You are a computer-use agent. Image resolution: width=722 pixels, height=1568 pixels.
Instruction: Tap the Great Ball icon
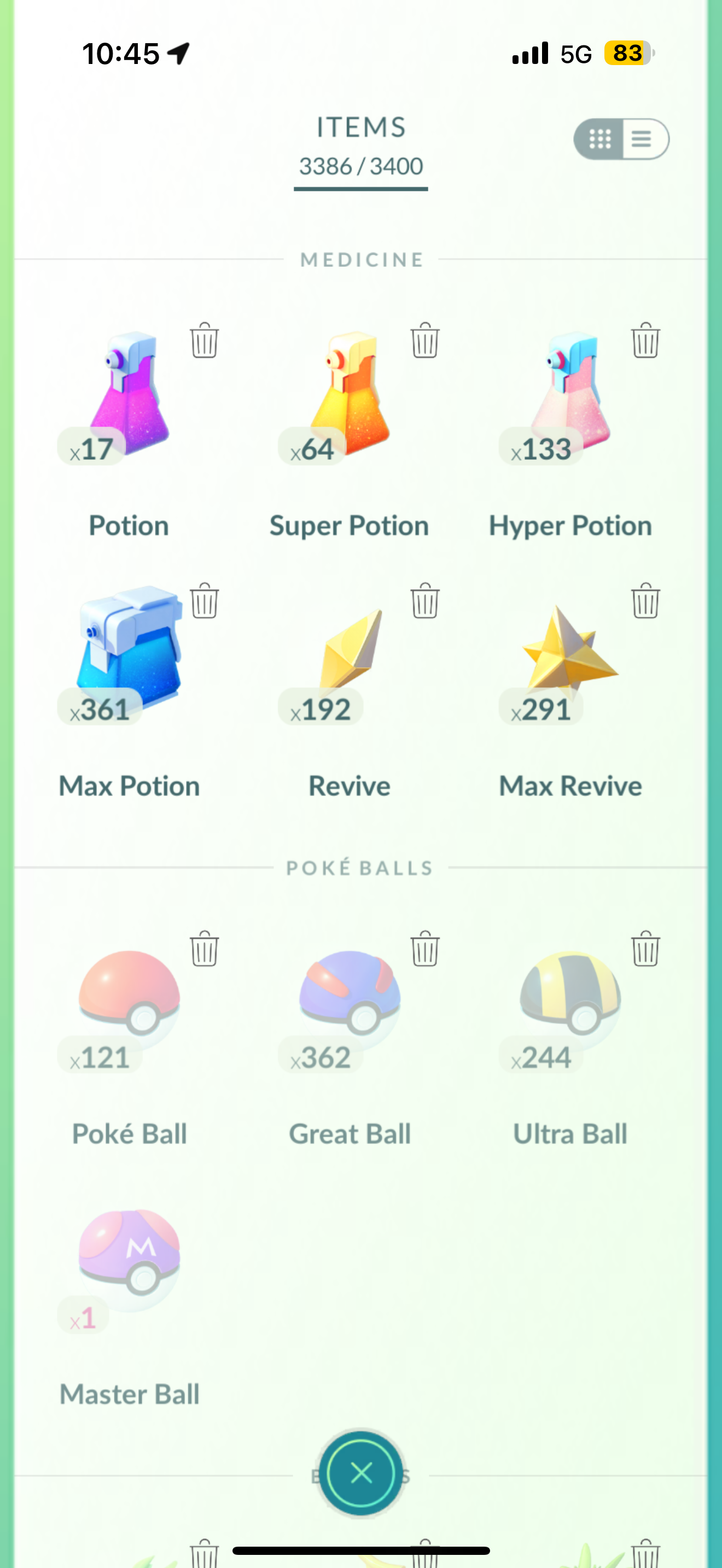[350, 1004]
